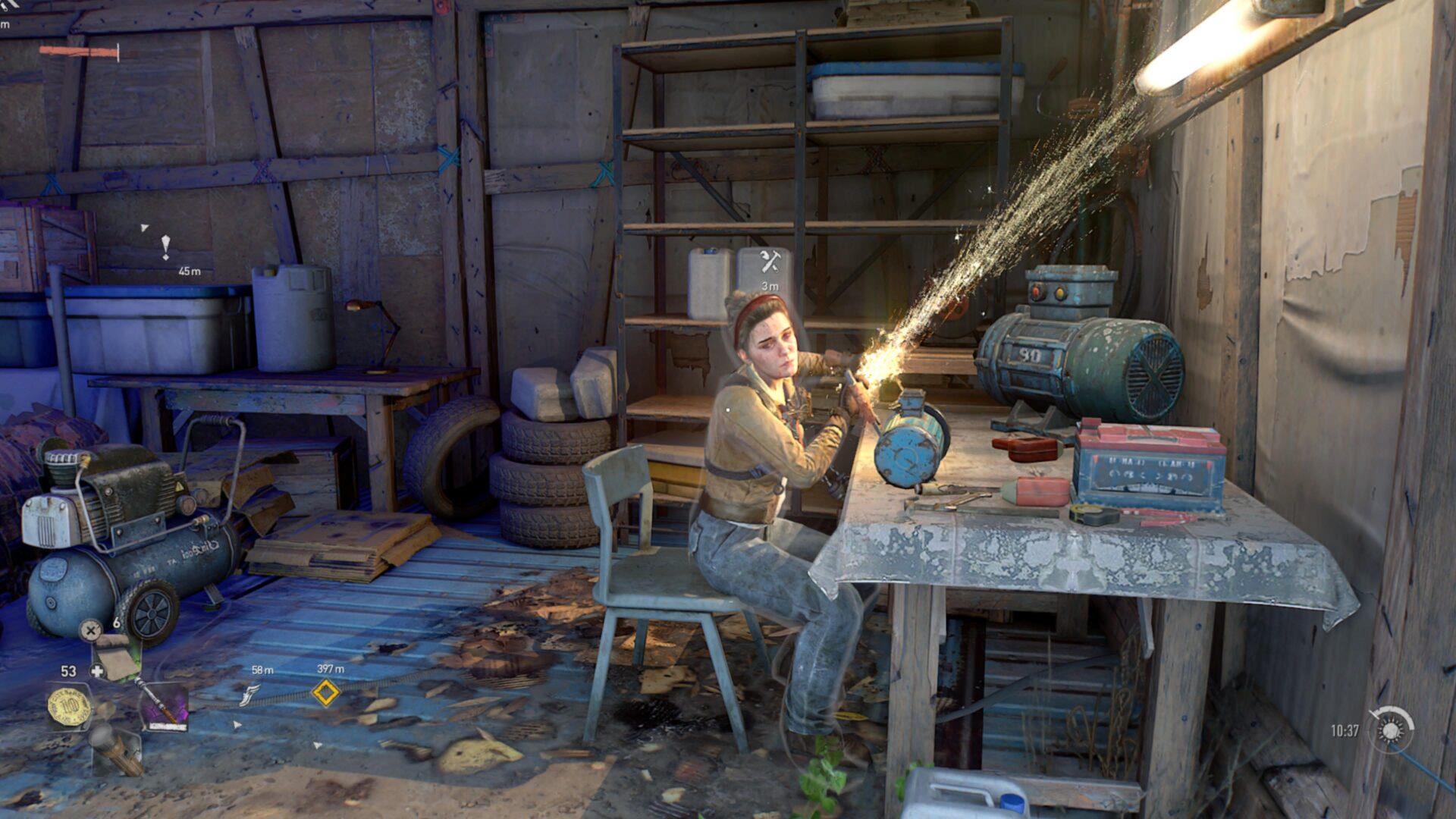Click the 45m objective distance text

pos(190,272)
